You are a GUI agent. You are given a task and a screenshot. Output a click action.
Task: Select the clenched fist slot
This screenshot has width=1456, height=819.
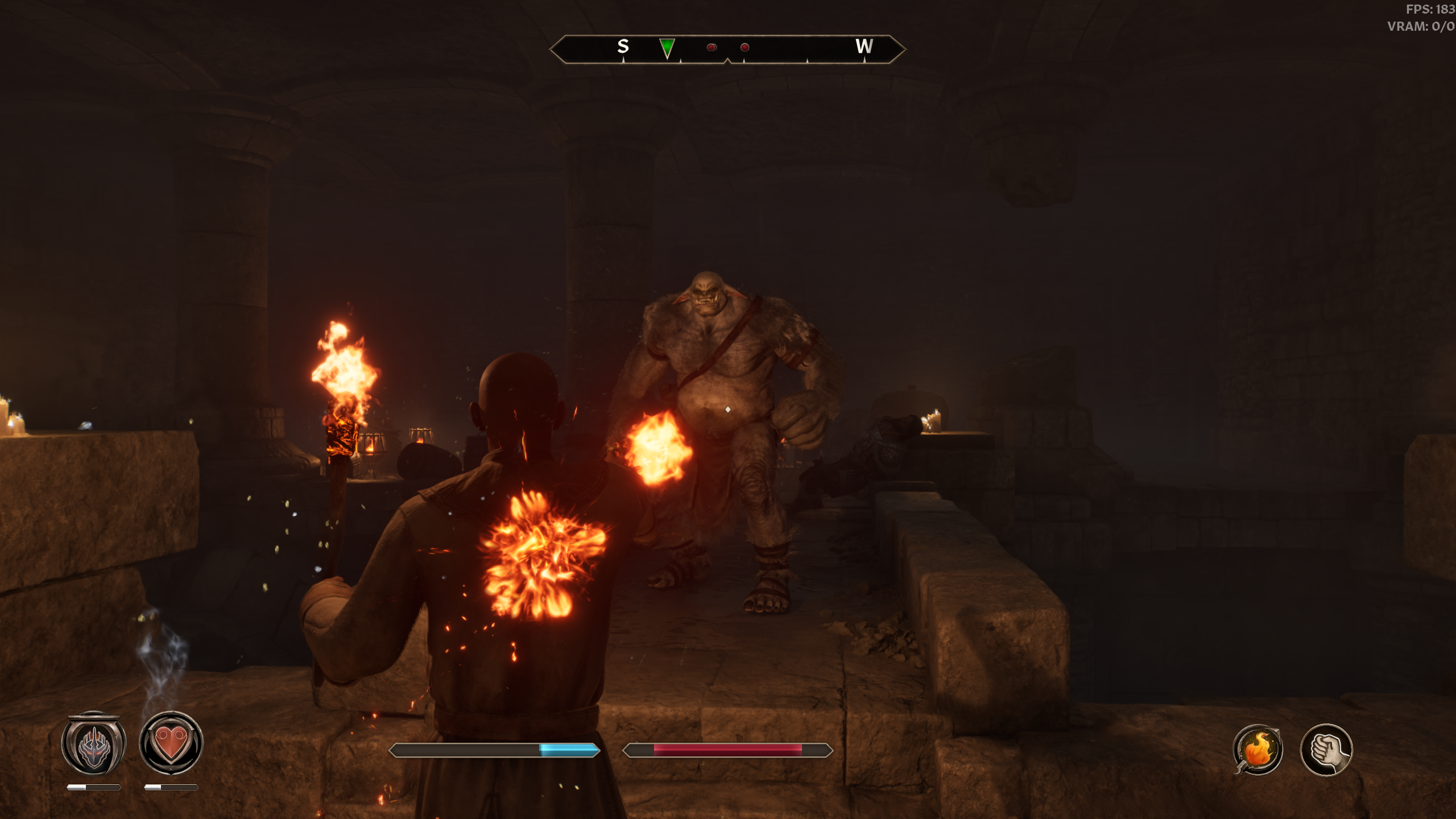1326,750
